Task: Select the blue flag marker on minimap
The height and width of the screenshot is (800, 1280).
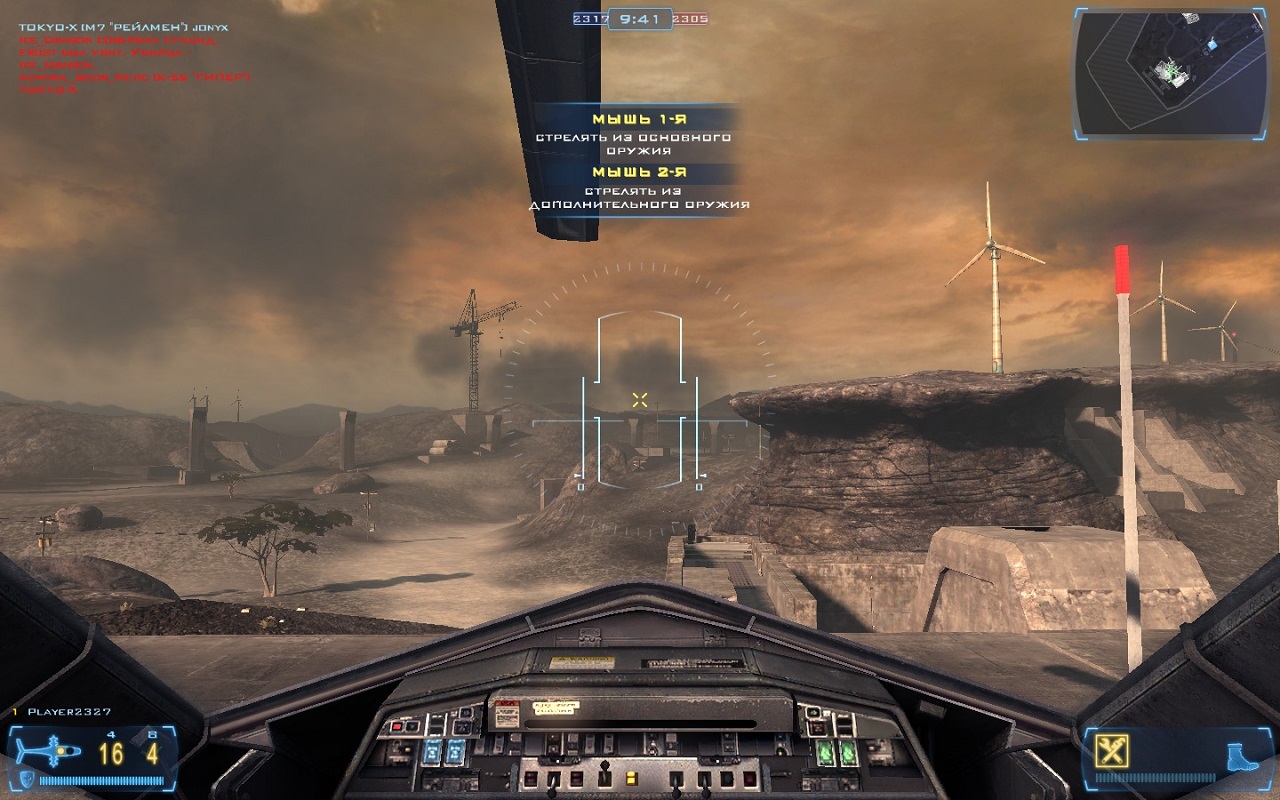Action: click(x=1212, y=45)
